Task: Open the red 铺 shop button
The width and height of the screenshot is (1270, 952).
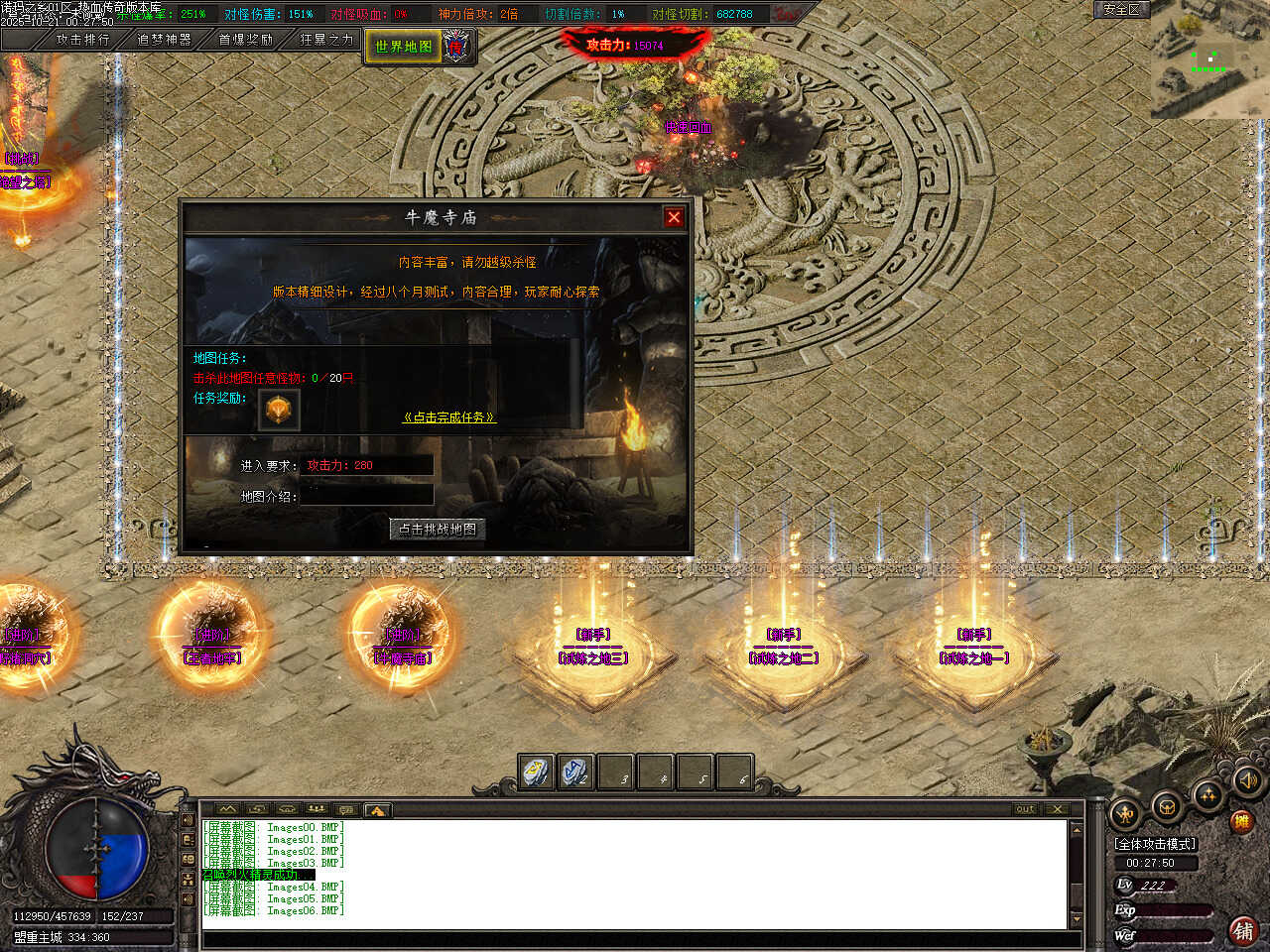Action: 1242,931
